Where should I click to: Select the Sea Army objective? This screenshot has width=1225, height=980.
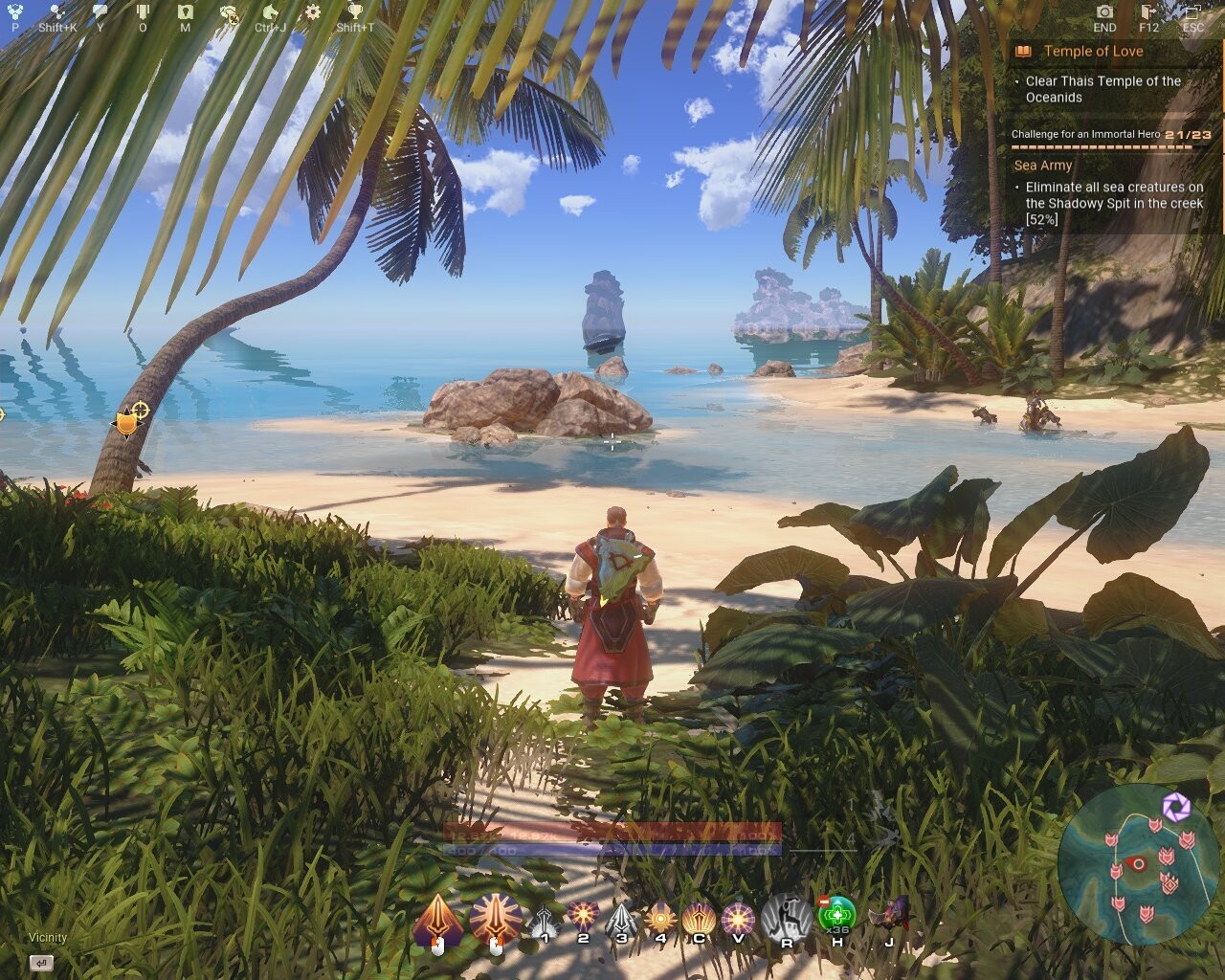pos(1042,166)
